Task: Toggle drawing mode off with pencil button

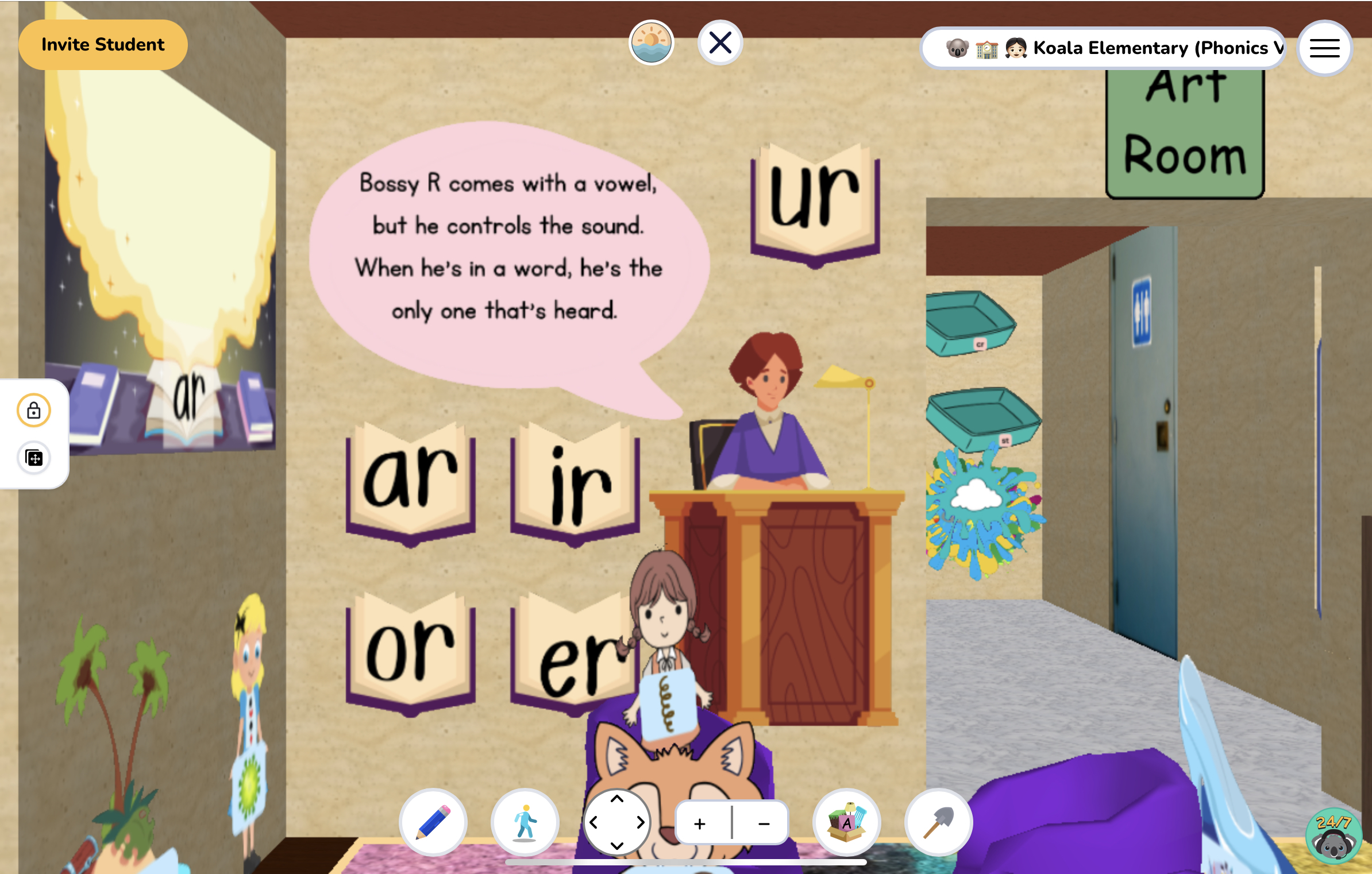Action: click(x=433, y=822)
